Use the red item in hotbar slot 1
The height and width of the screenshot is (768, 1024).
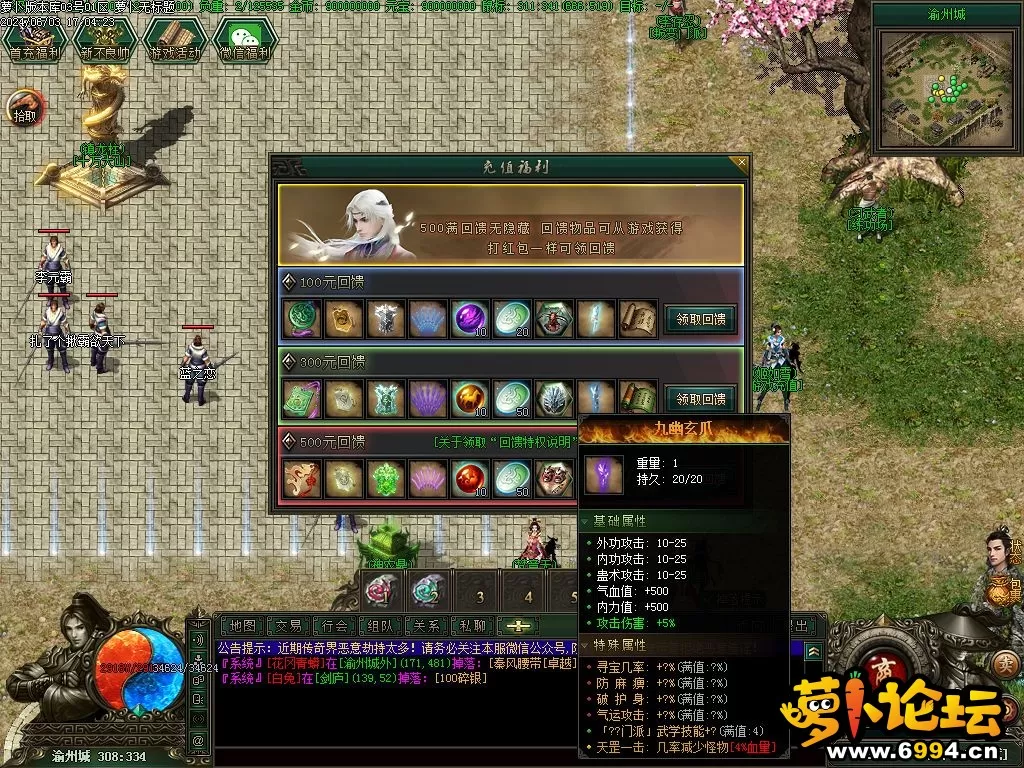point(380,590)
